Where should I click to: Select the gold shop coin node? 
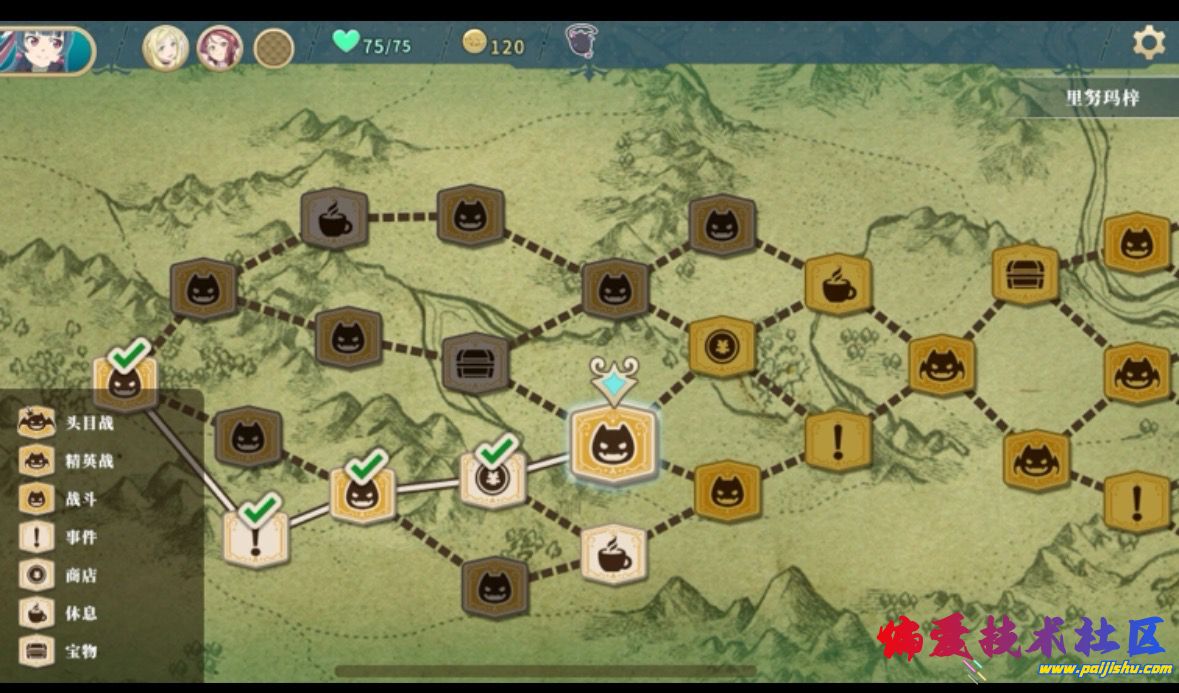722,347
